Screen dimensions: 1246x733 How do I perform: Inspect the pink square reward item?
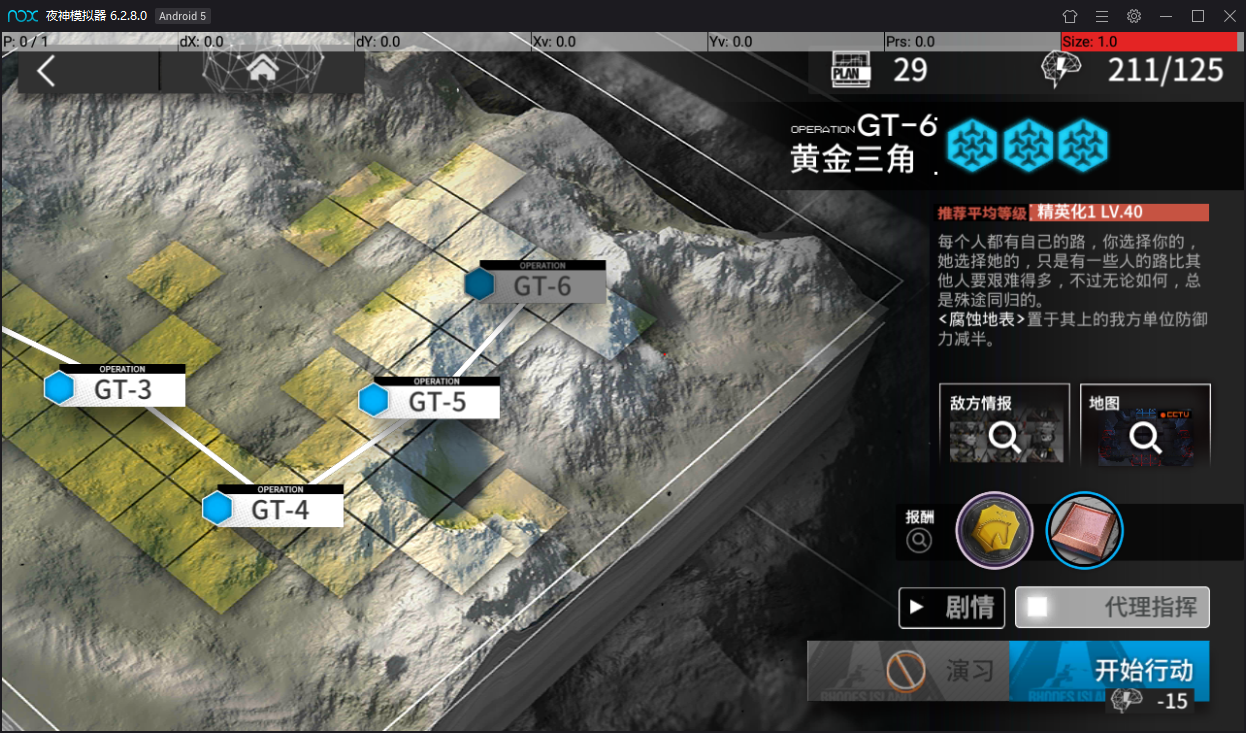[1085, 530]
